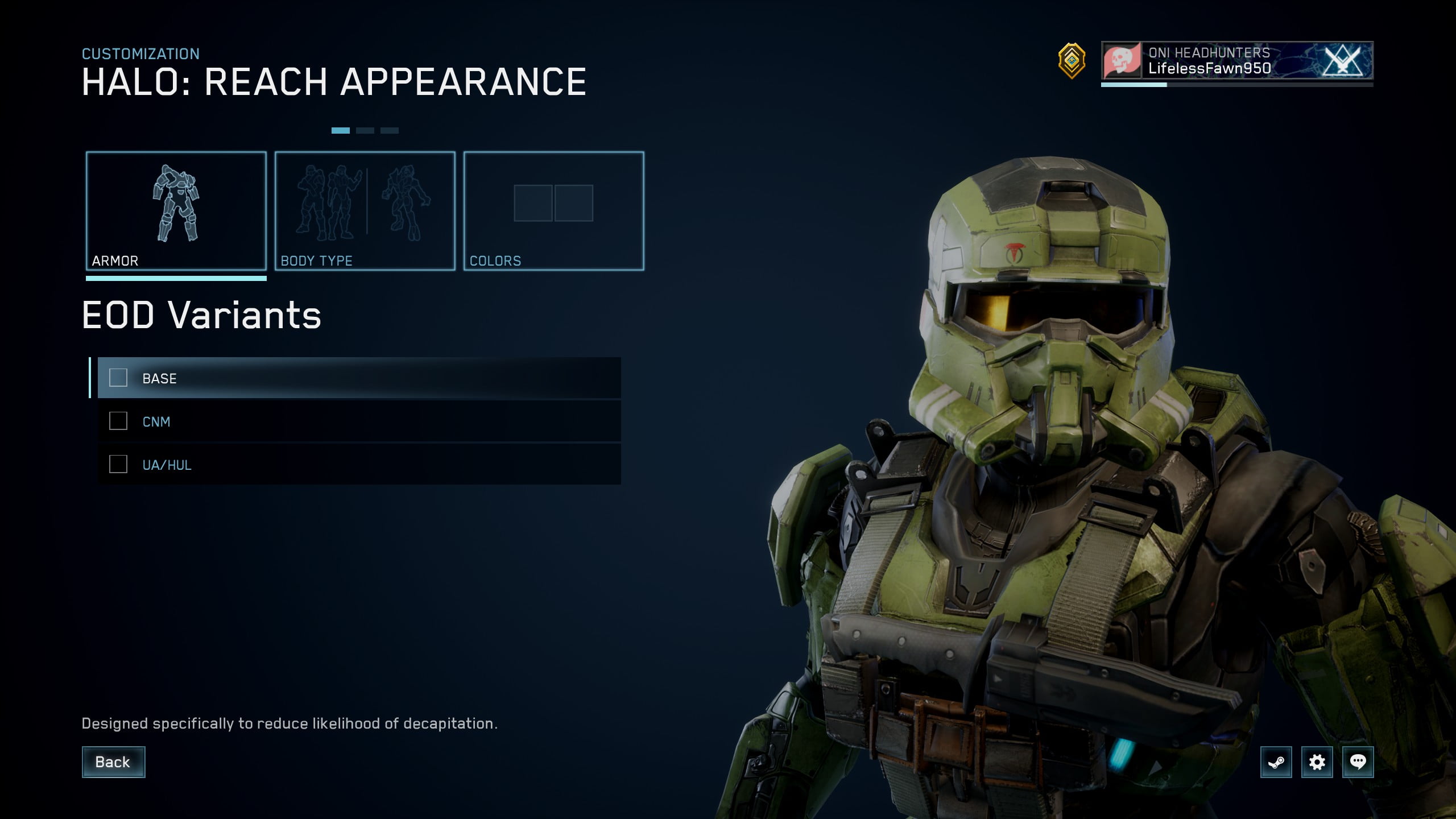Go back with the Back button
Screen dimensions: 1456x819
tap(113, 762)
